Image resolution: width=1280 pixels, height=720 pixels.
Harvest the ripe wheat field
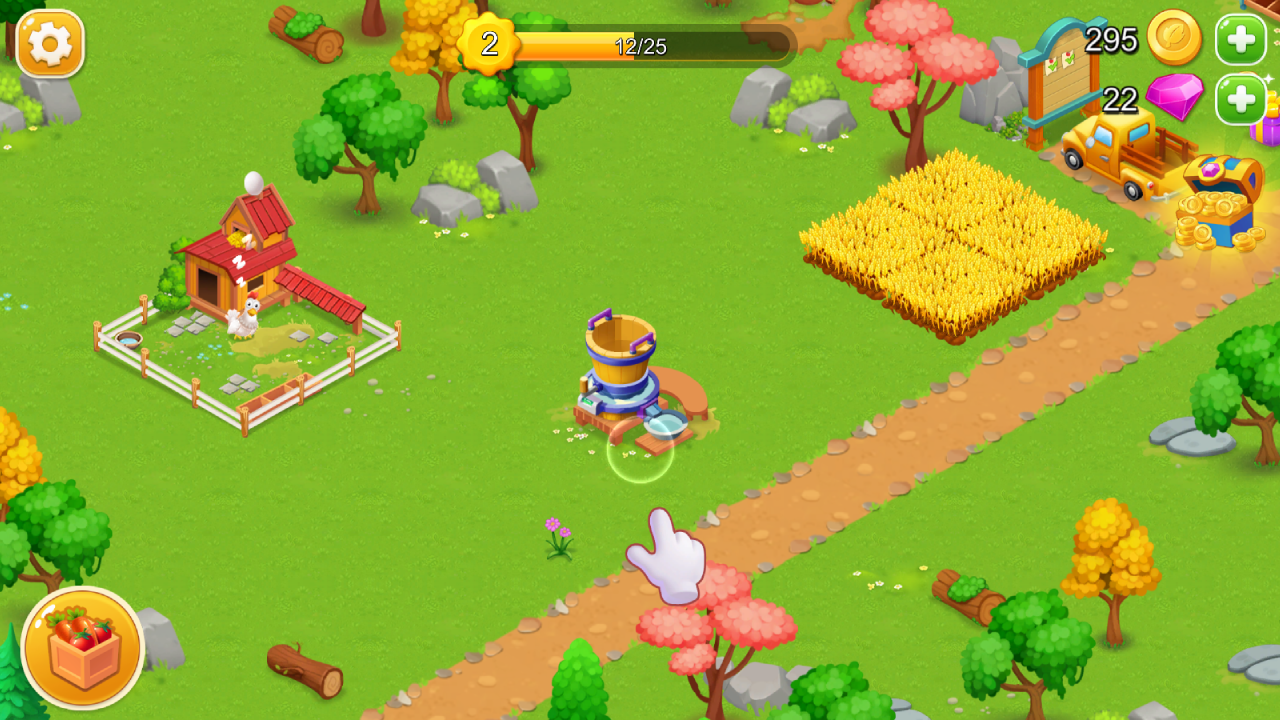point(955,240)
